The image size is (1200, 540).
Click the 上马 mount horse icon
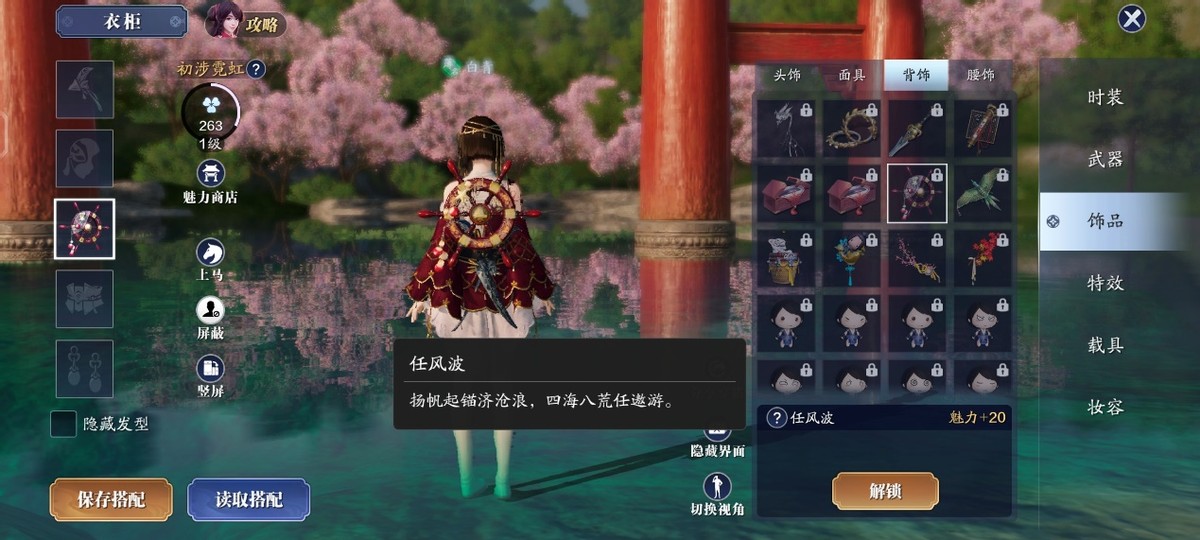coord(210,252)
